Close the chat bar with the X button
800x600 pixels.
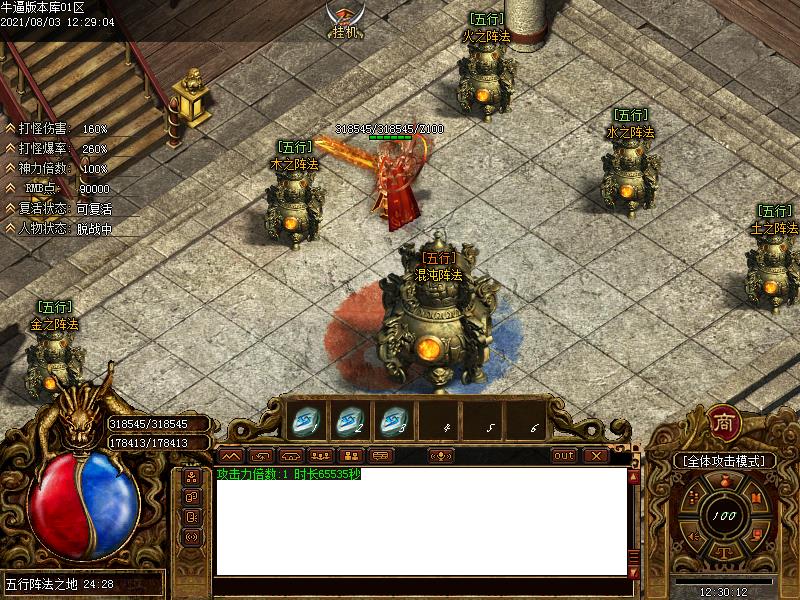tap(596, 456)
